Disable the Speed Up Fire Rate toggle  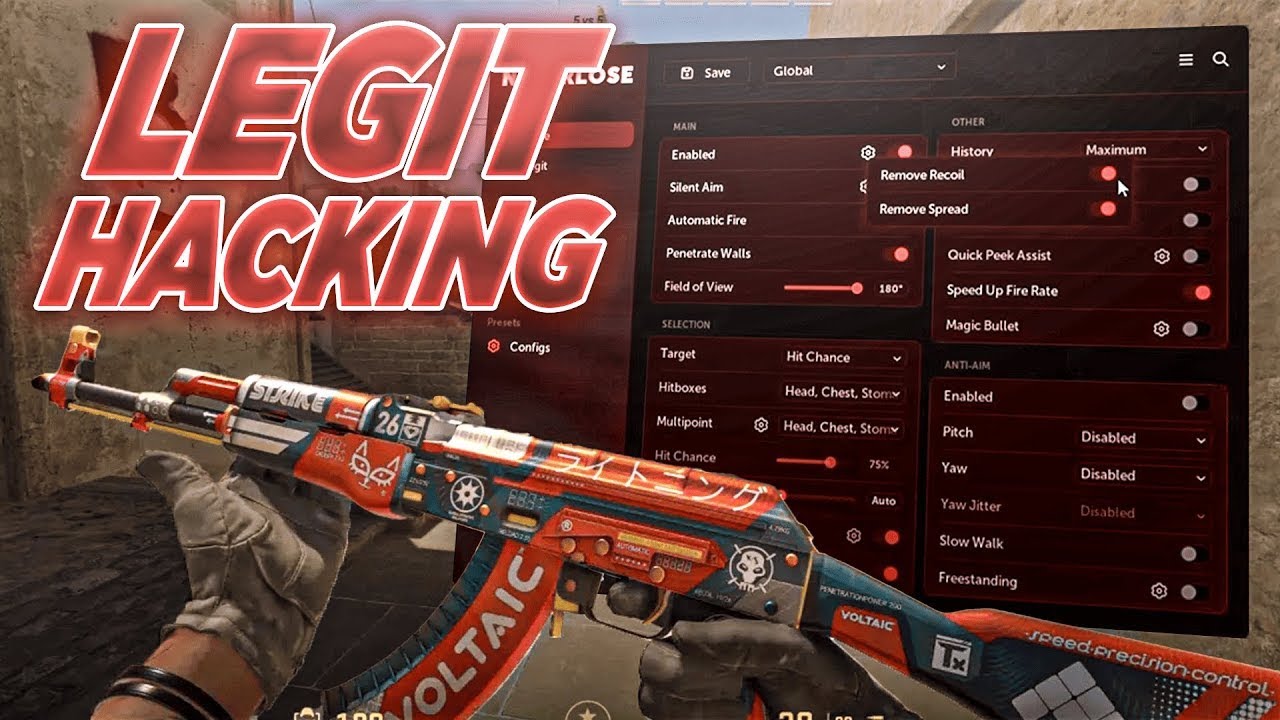click(x=1200, y=292)
